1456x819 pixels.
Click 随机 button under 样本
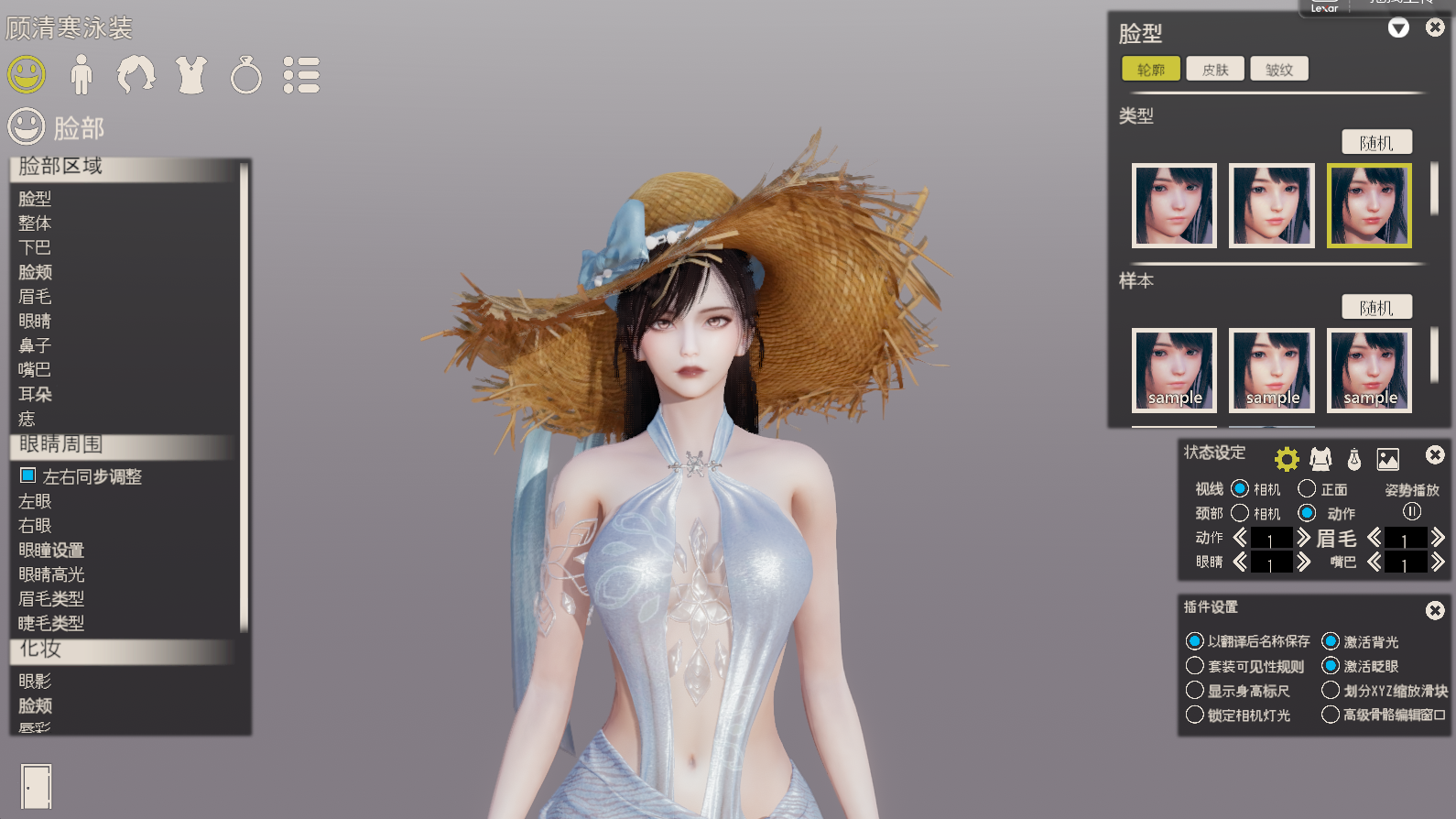tap(1376, 308)
